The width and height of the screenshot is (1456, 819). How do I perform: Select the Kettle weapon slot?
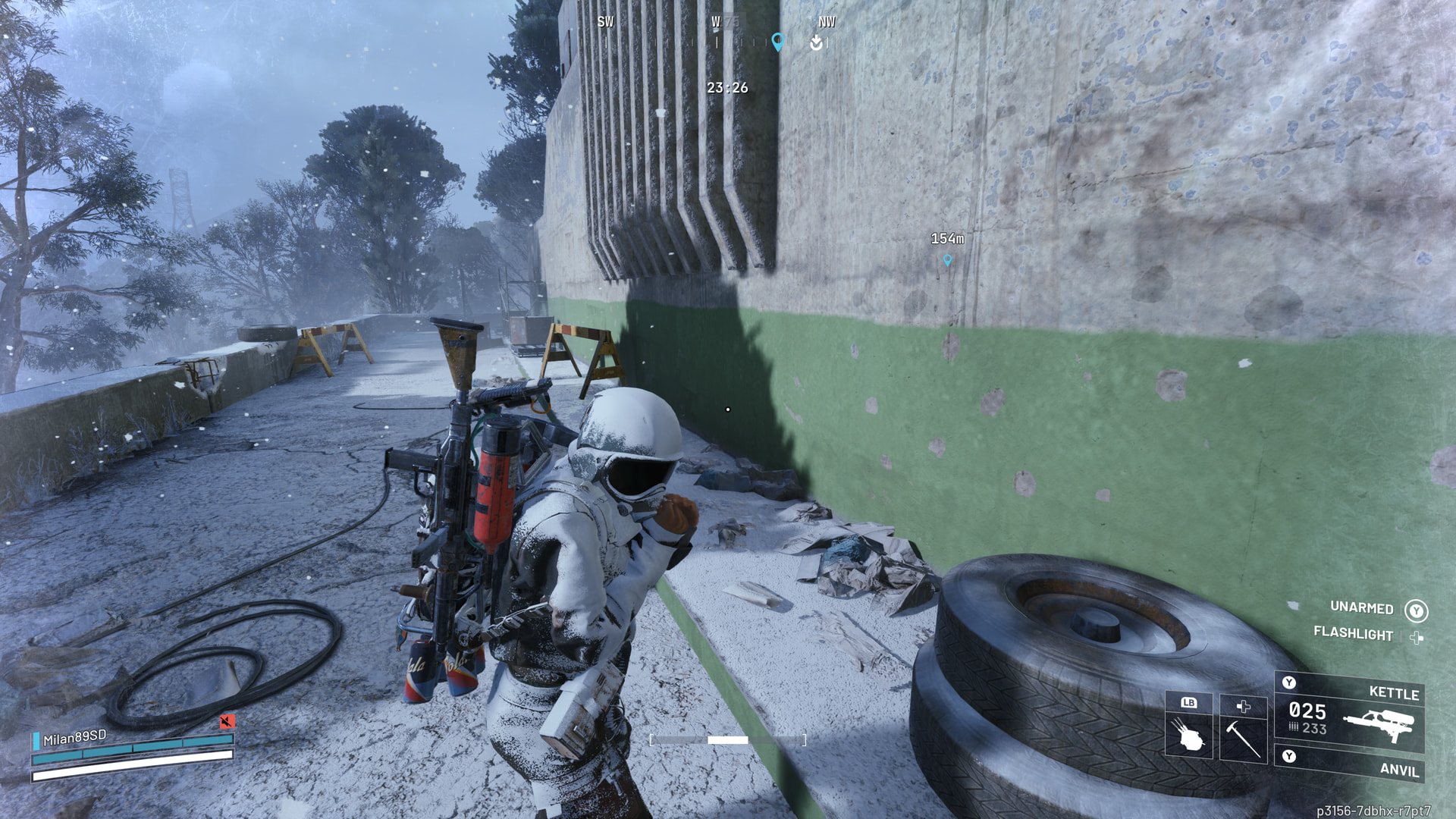coord(1350,713)
